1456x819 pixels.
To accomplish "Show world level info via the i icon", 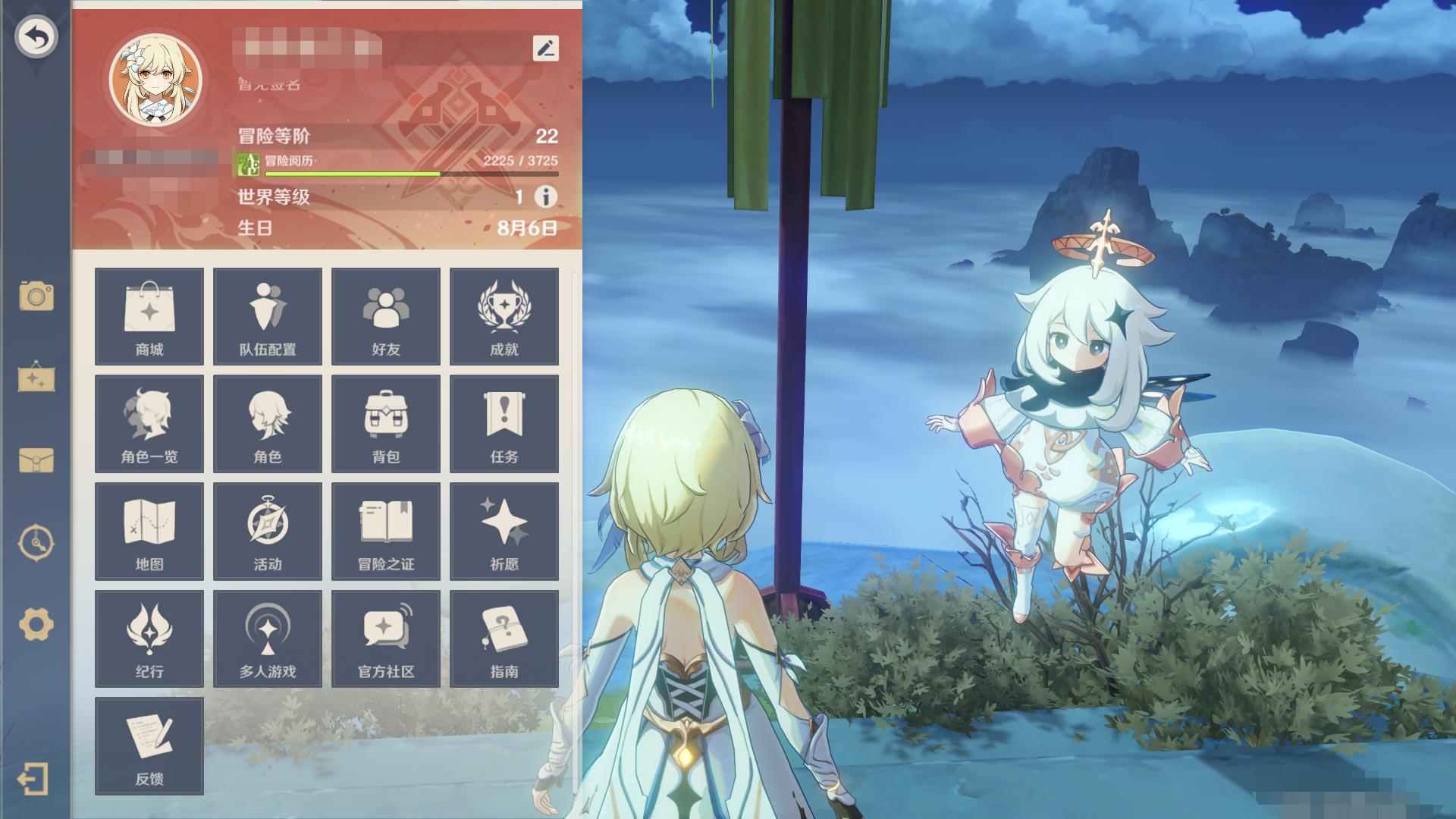I will pyautogui.click(x=545, y=197).
